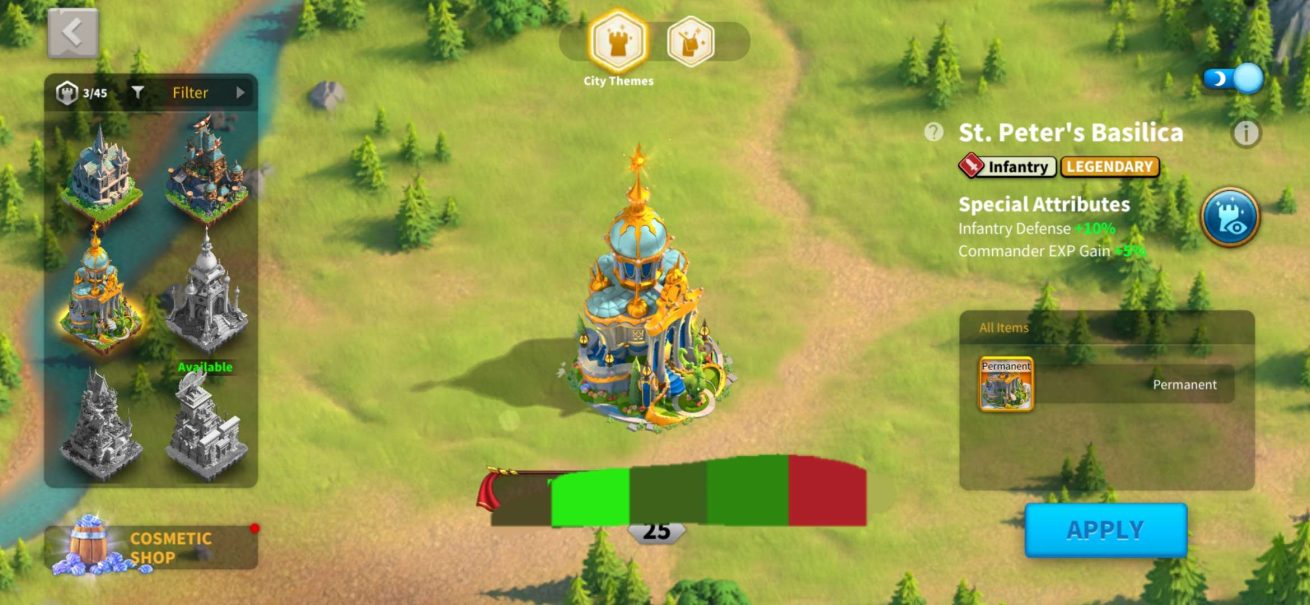Show info for St. Peter's Basilica

tap(1245, 132)
